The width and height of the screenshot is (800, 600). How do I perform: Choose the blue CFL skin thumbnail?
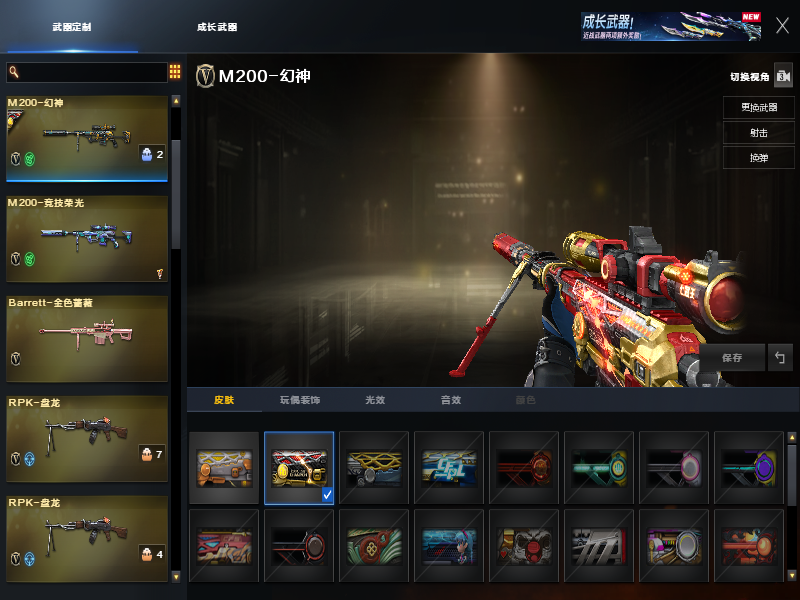449,467
